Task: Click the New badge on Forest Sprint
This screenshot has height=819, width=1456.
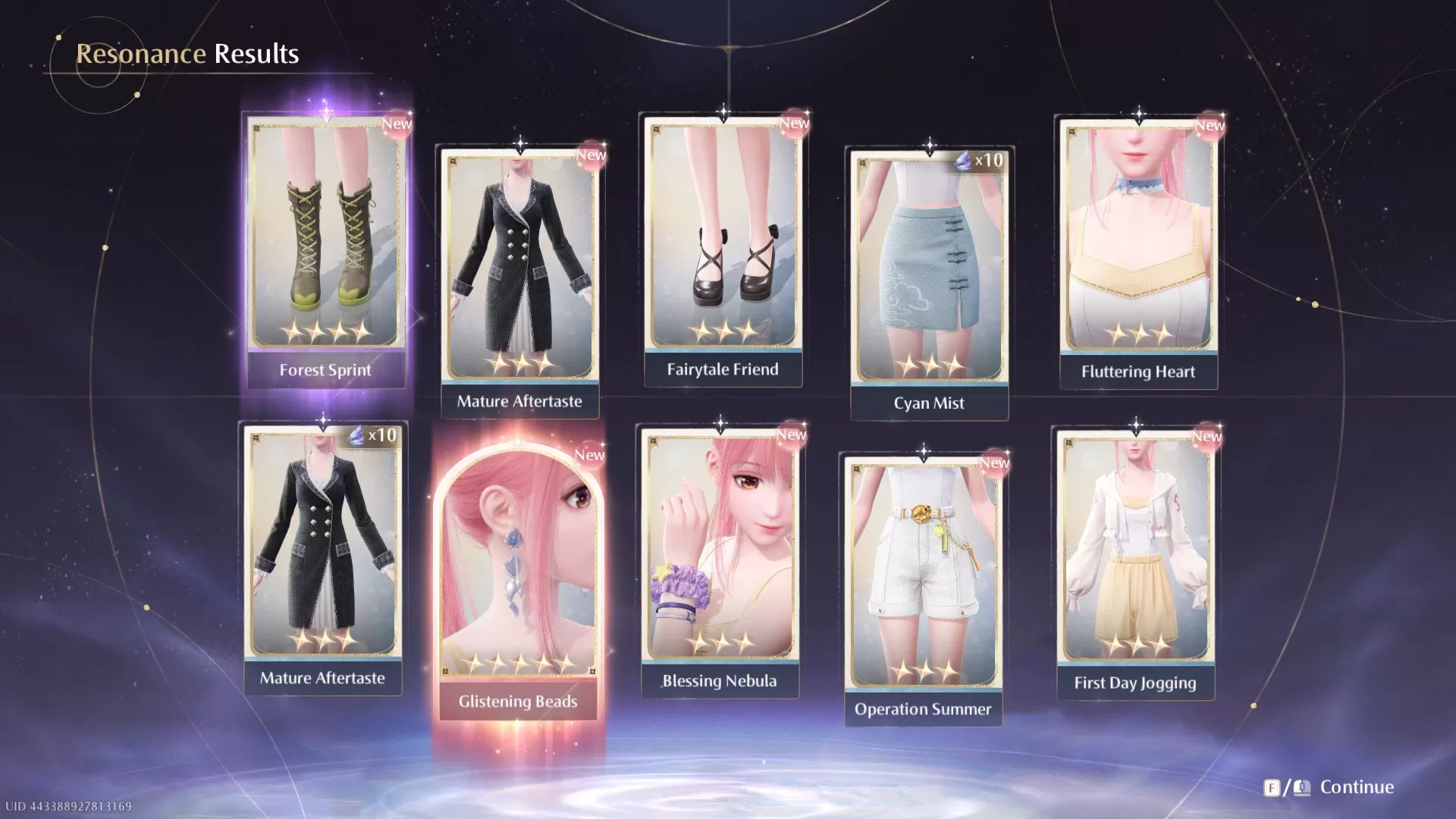Action: [x=397, y=124]
